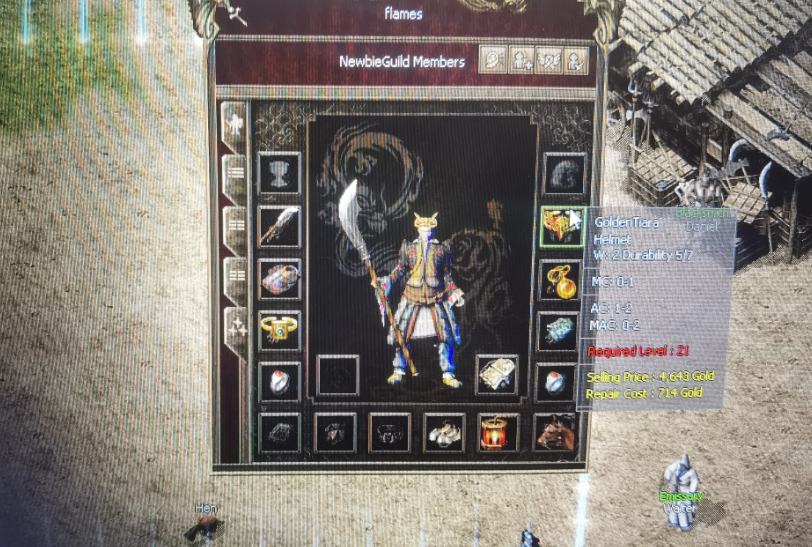Select the brown horse mount slot
The image size is (812, 547).
553,433
